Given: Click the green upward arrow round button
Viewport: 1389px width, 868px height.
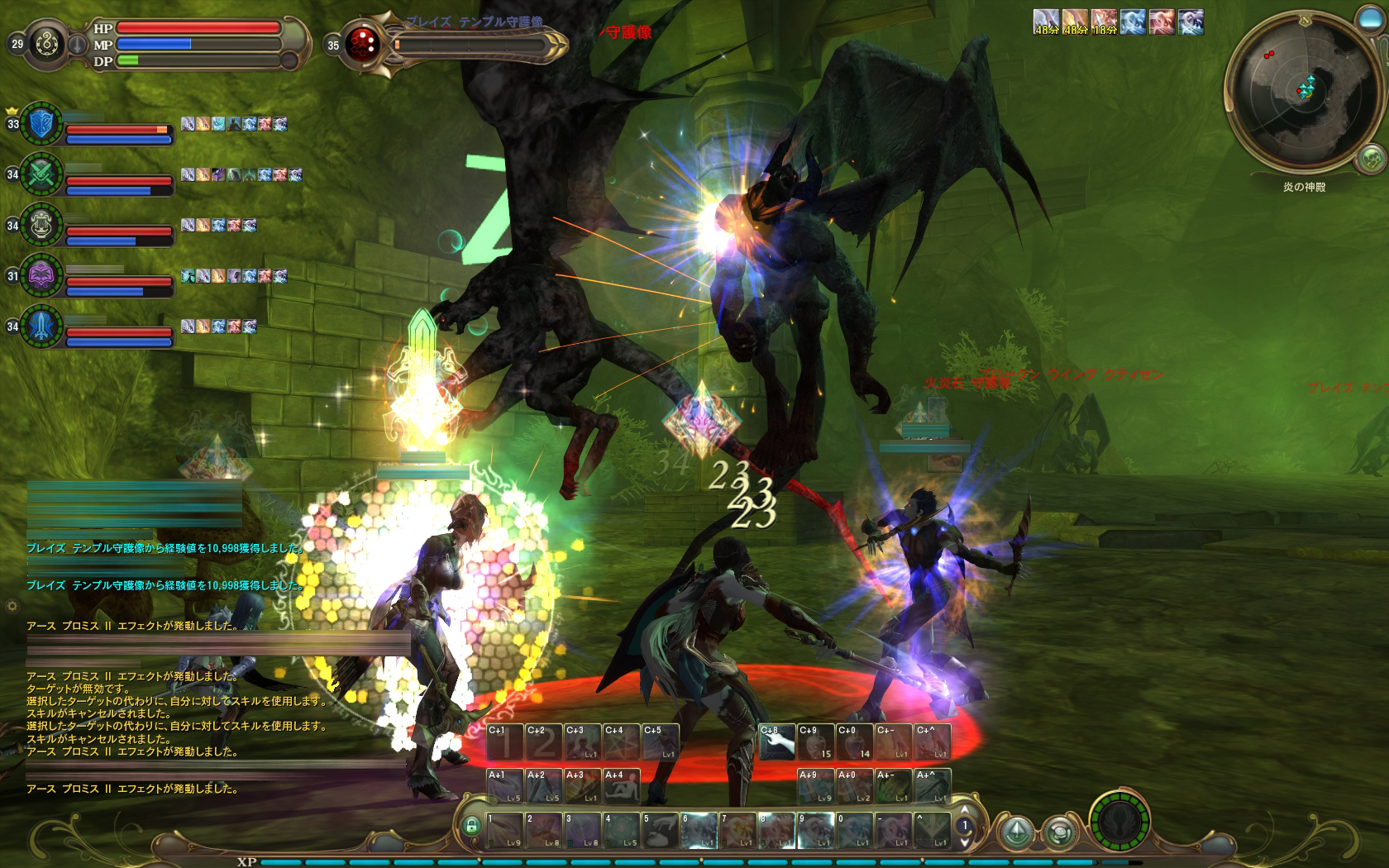Looking at the screenshot, I should pos(1017,830).
